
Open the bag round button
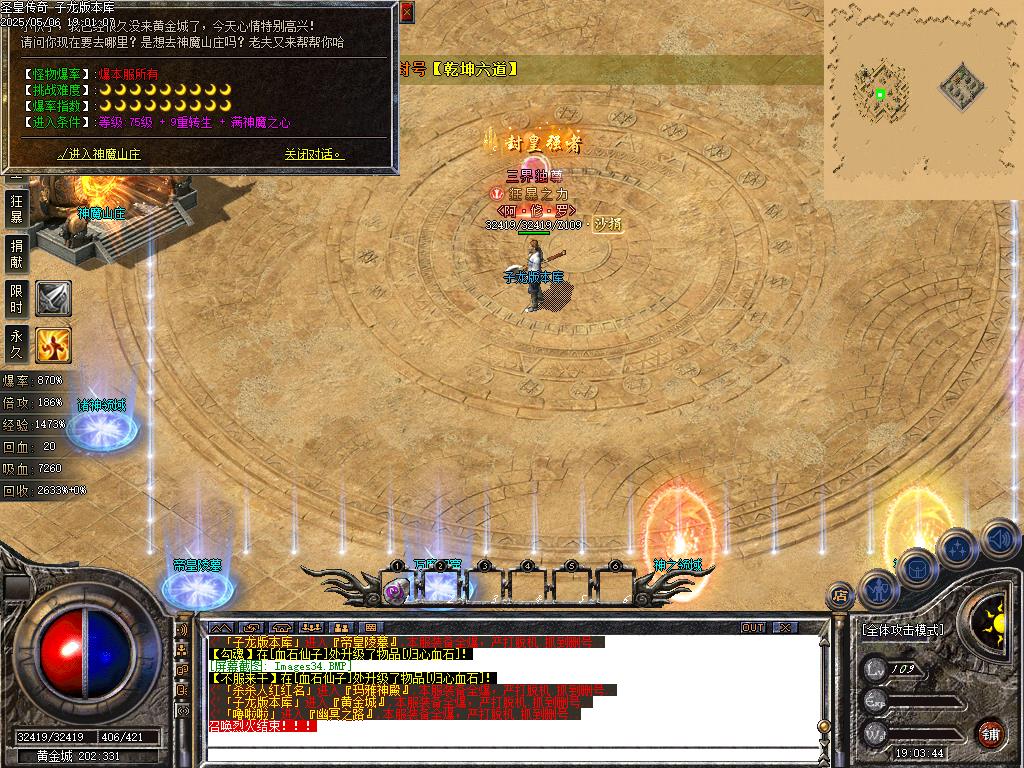coord(916,569)
